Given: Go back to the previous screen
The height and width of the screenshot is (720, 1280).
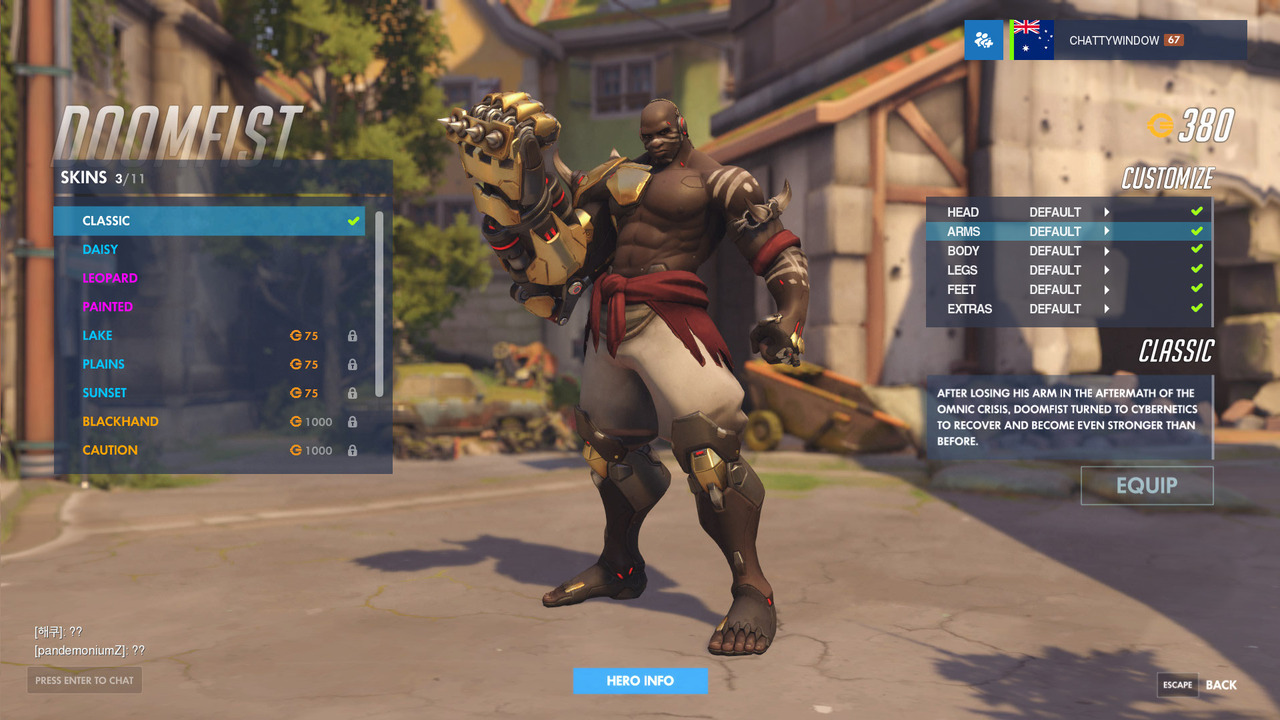Looking at the screenshot, I should click(1198, 685).
